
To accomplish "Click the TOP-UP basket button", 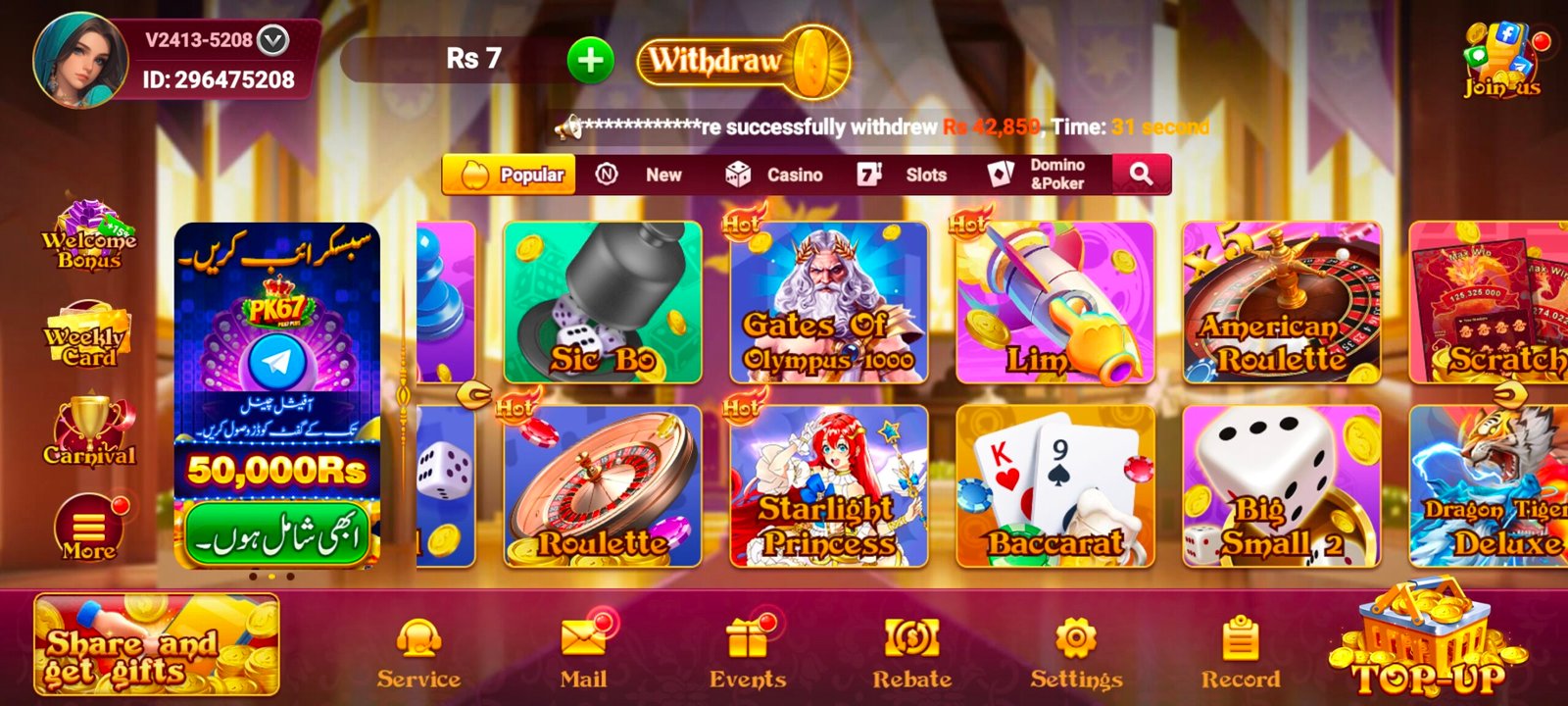I will click(x=1428, y=642).
